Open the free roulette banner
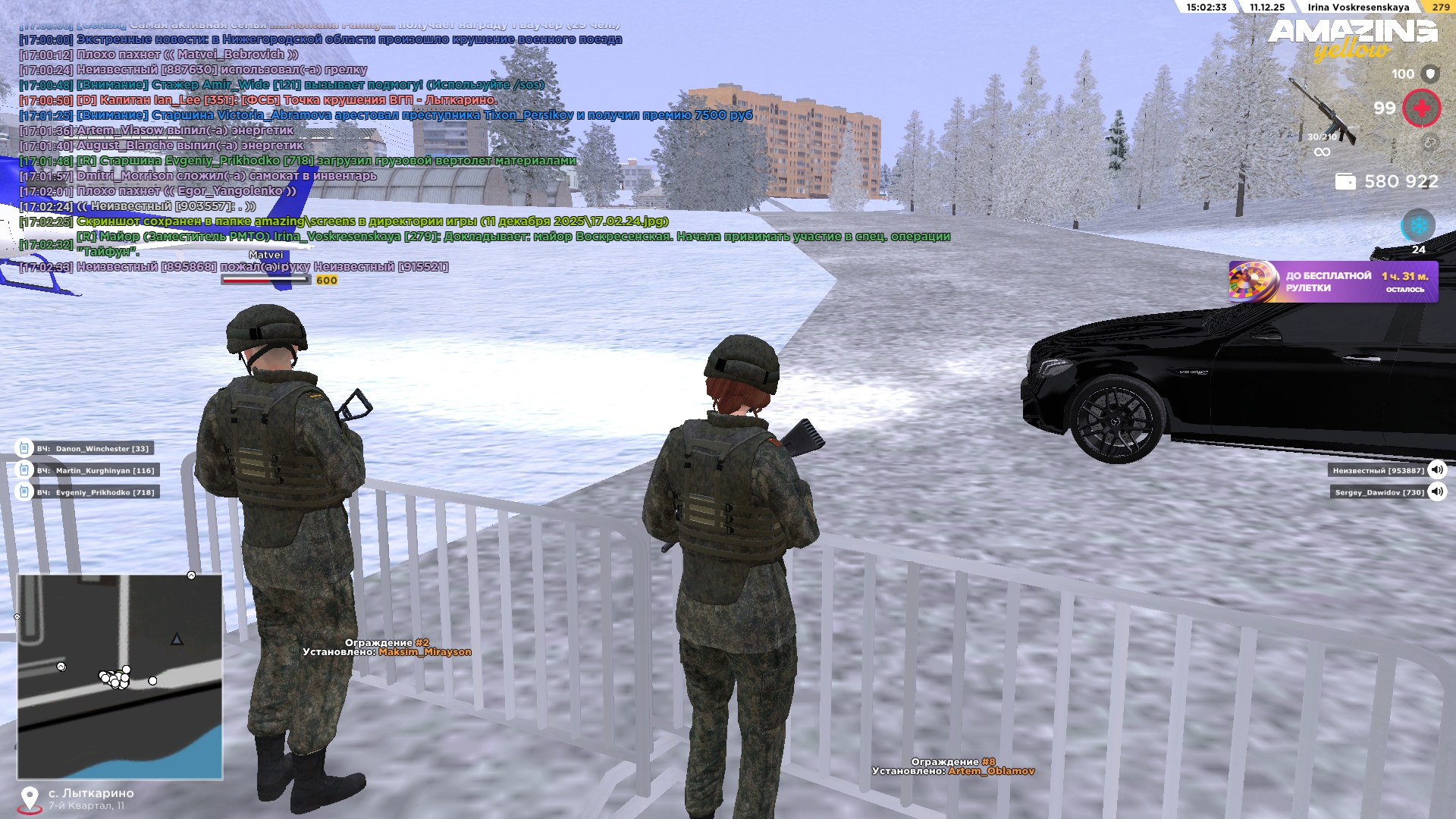Viewport: 1456px width, 819px height. 1332,282
